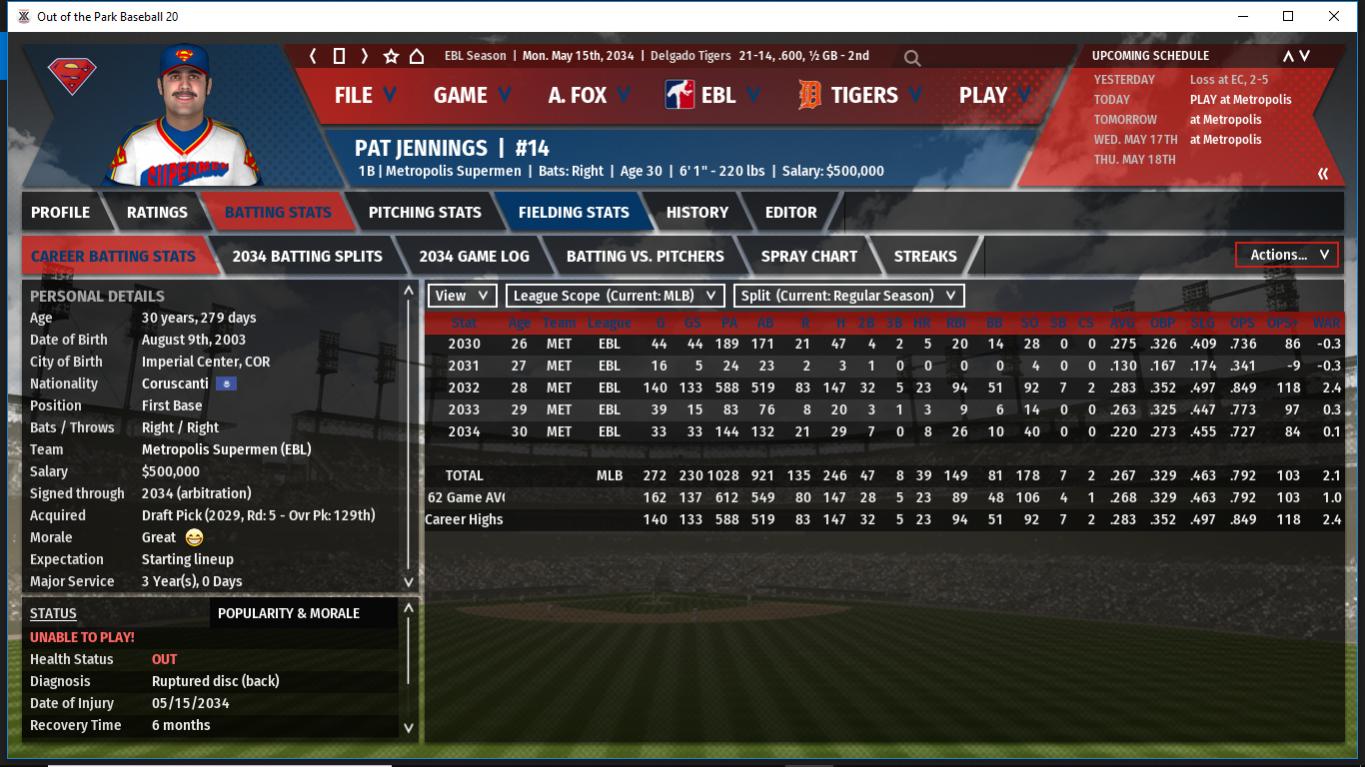This screenshot has width=1365, height=767.
Task: Switch to the PROFILE tab
Action: 60,212
